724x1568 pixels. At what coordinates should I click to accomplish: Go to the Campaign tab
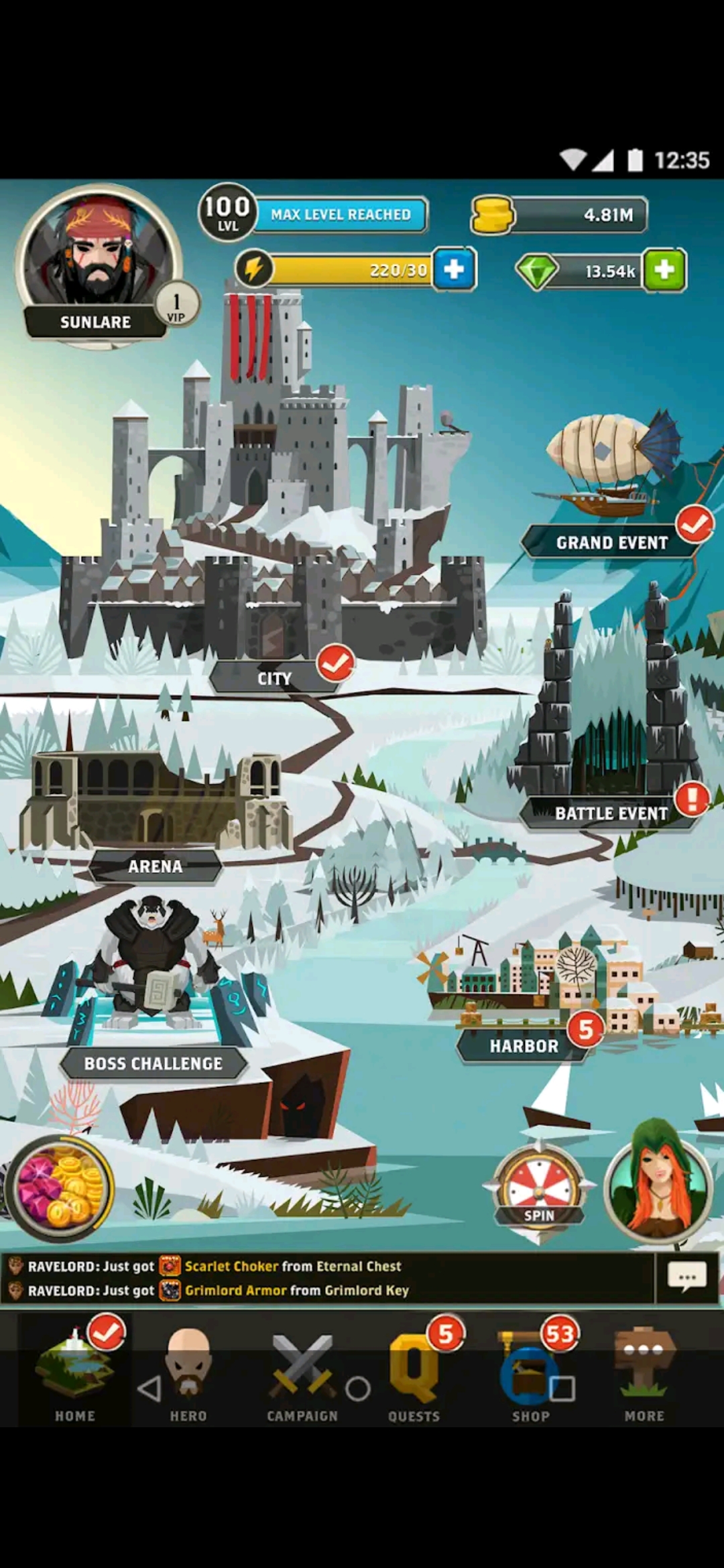tap(302, 1374)
